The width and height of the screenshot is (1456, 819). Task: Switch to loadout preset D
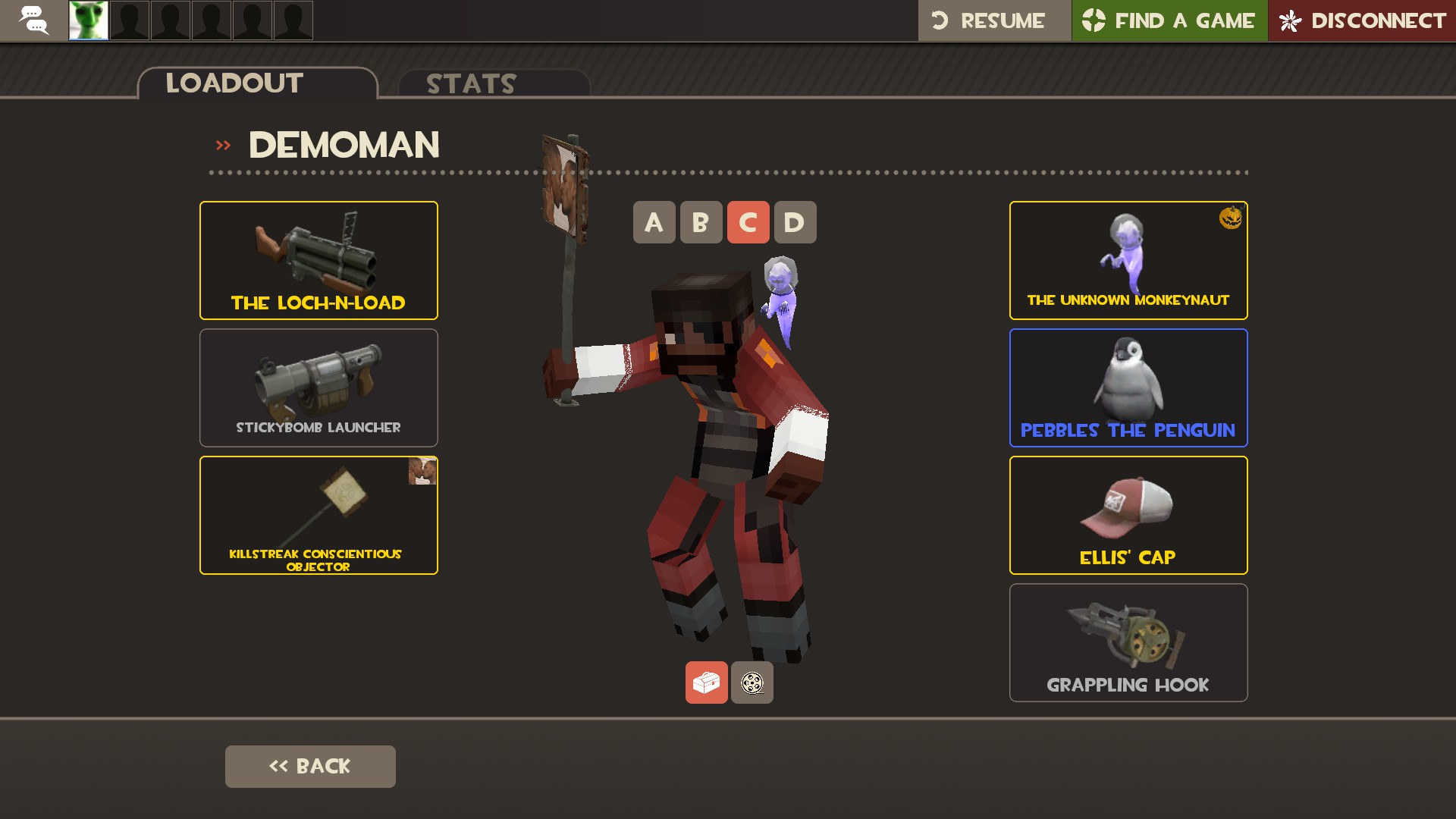(794, 222)
